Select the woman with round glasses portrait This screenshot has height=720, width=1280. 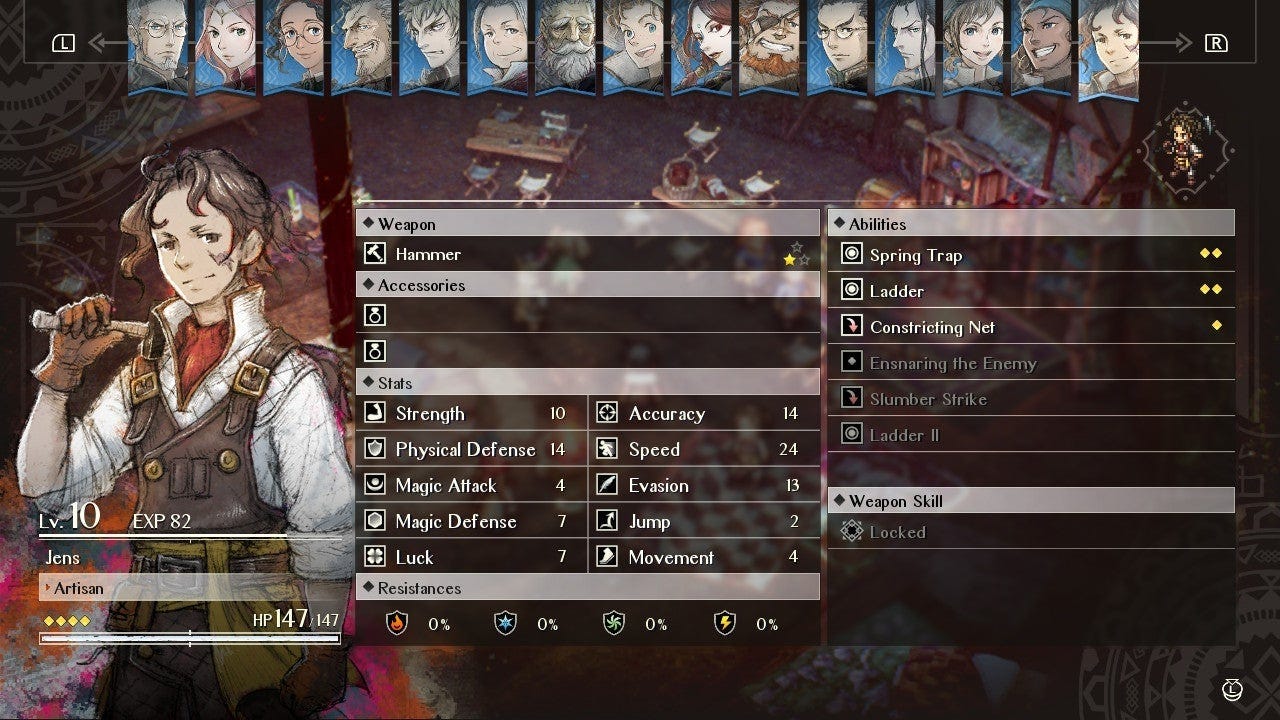click(x=294, y=45)
